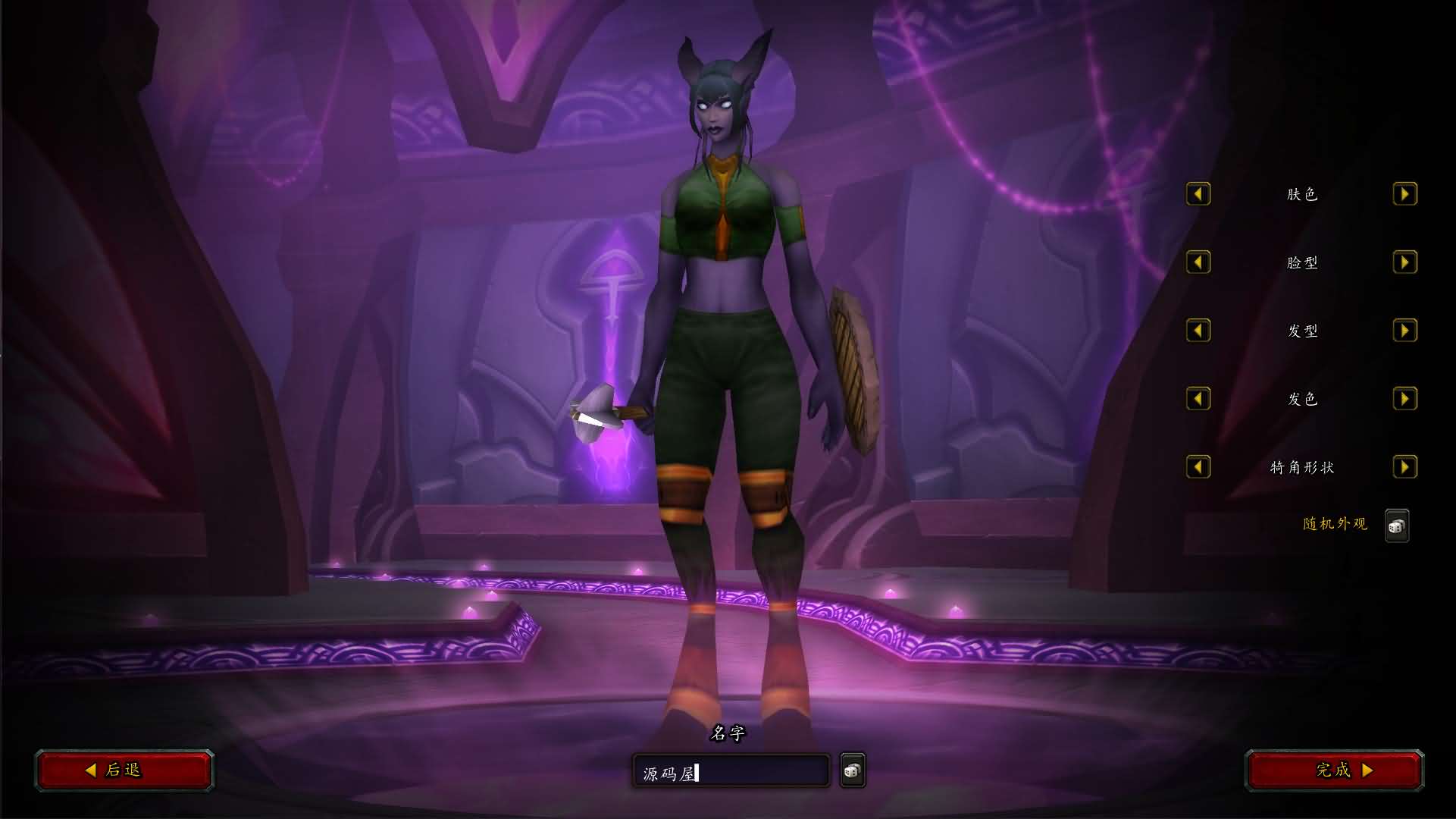Viewport: 1456px width, 819px height.
Task: Focus the 名字 name input field
Action: [731, 773]
